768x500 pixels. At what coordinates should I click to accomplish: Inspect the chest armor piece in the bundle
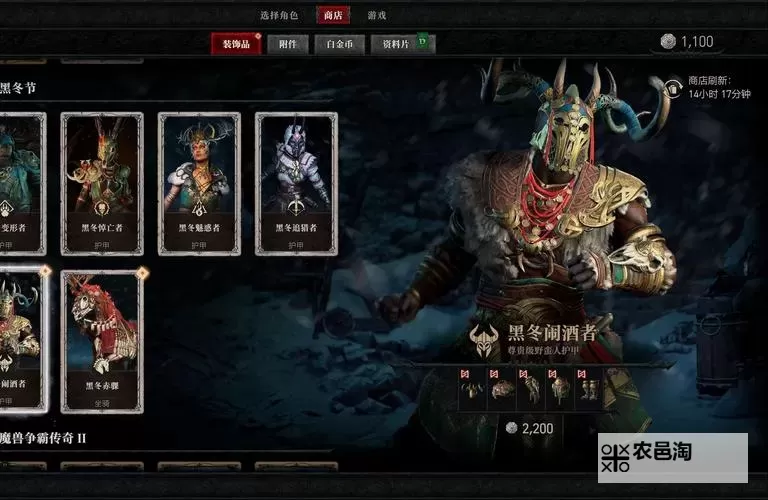[502, 389]
